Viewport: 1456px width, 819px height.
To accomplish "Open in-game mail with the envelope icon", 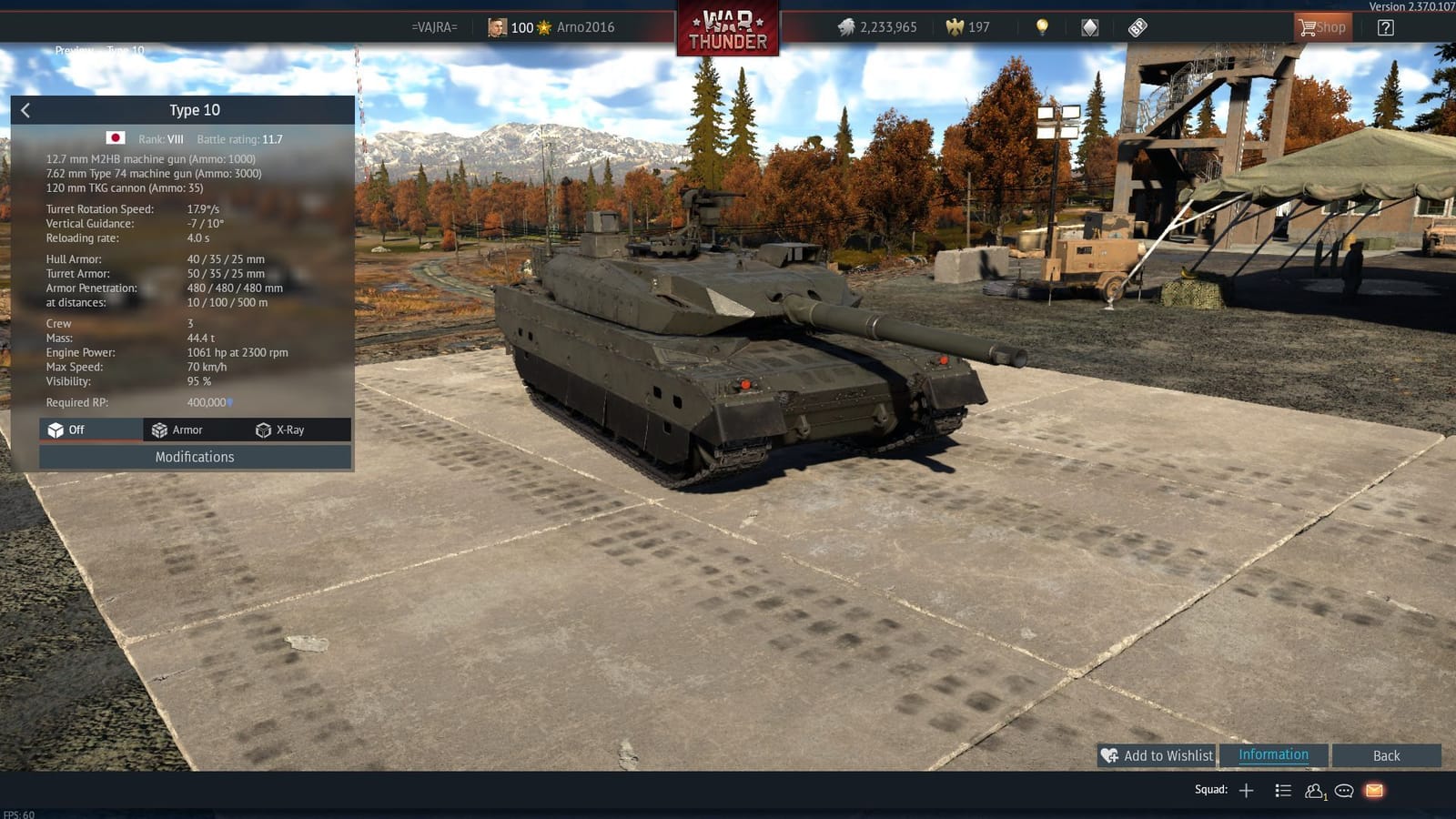I will point(1372,790).
